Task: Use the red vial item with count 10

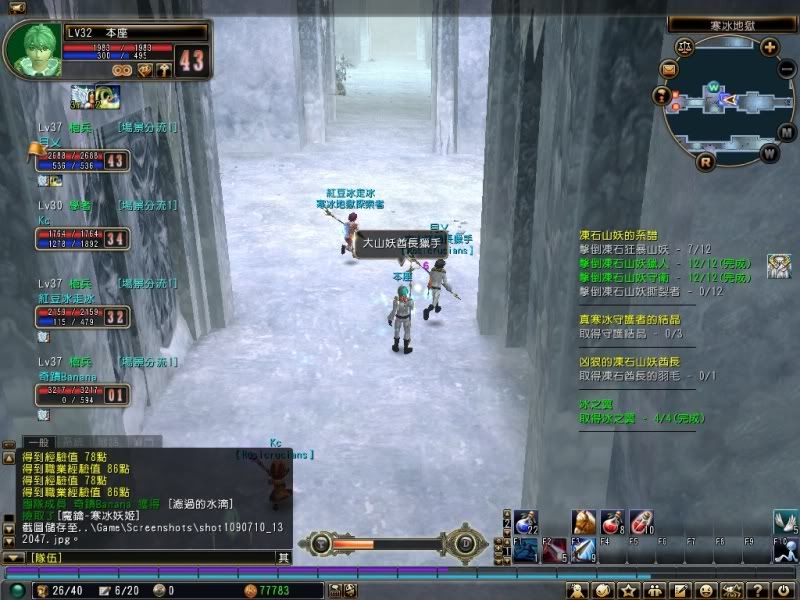Action: 640,521
